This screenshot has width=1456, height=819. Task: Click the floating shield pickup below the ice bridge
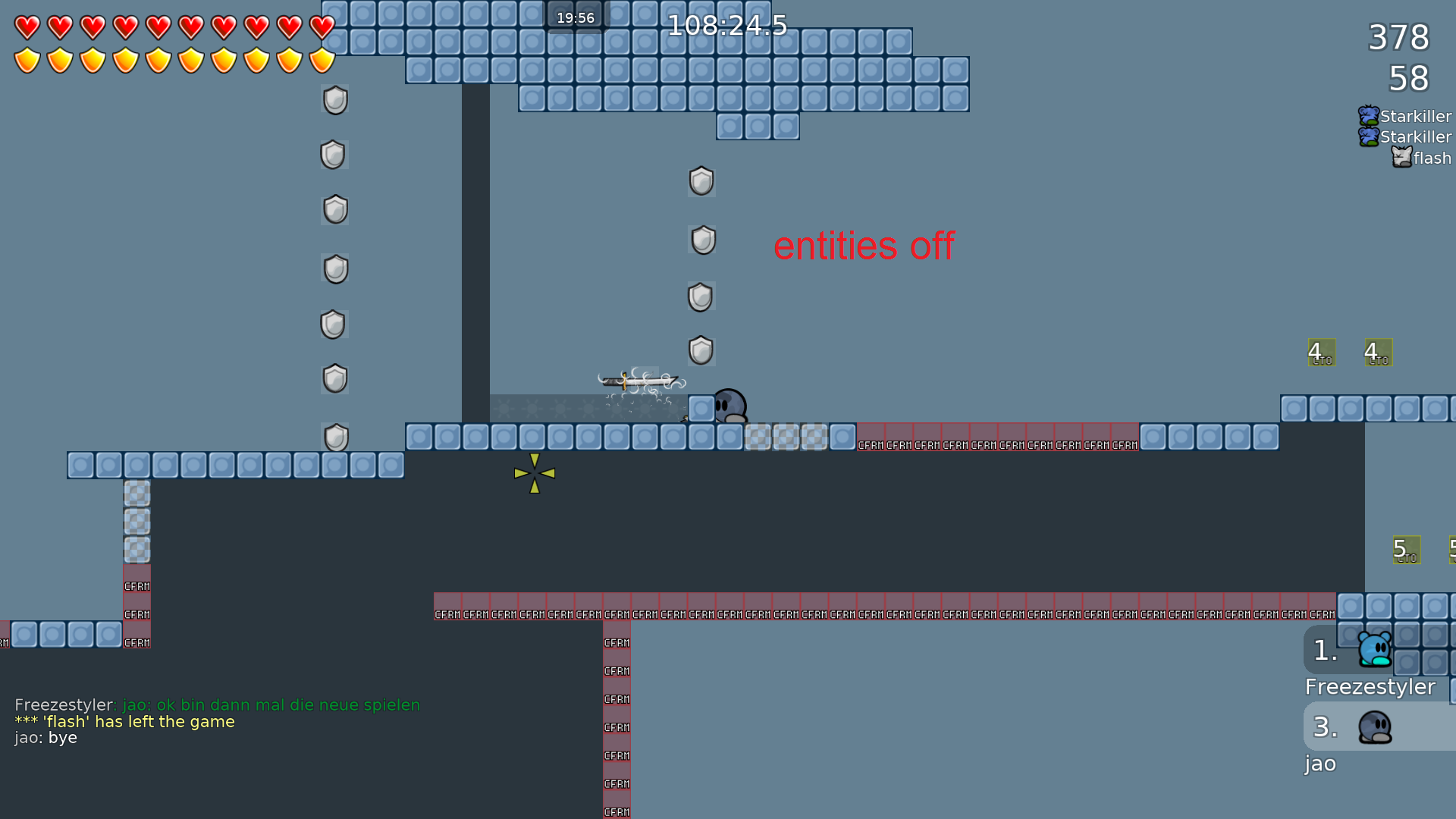click(x=701, y=182)
